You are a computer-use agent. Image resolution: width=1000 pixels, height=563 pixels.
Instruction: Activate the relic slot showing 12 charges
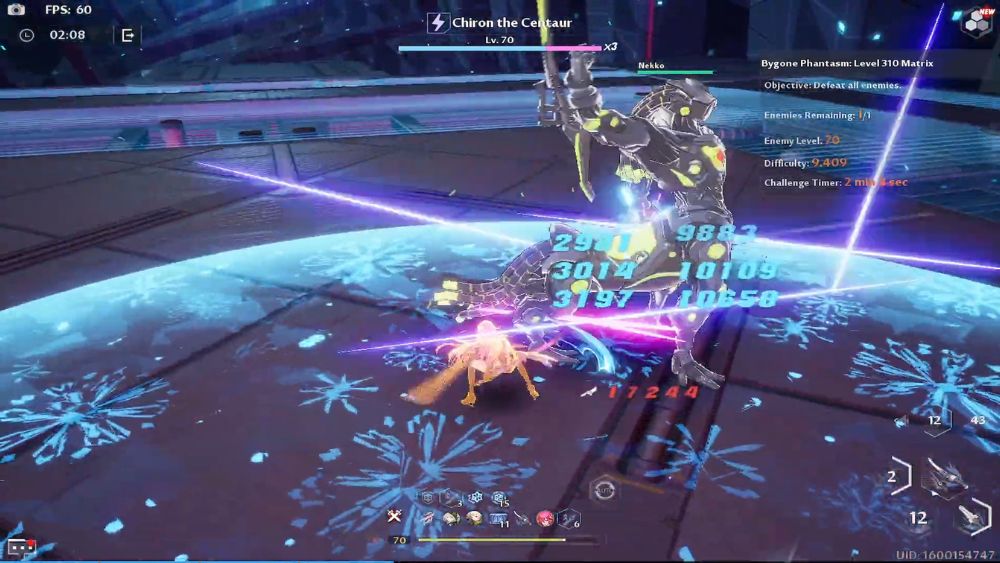[933, 421]
